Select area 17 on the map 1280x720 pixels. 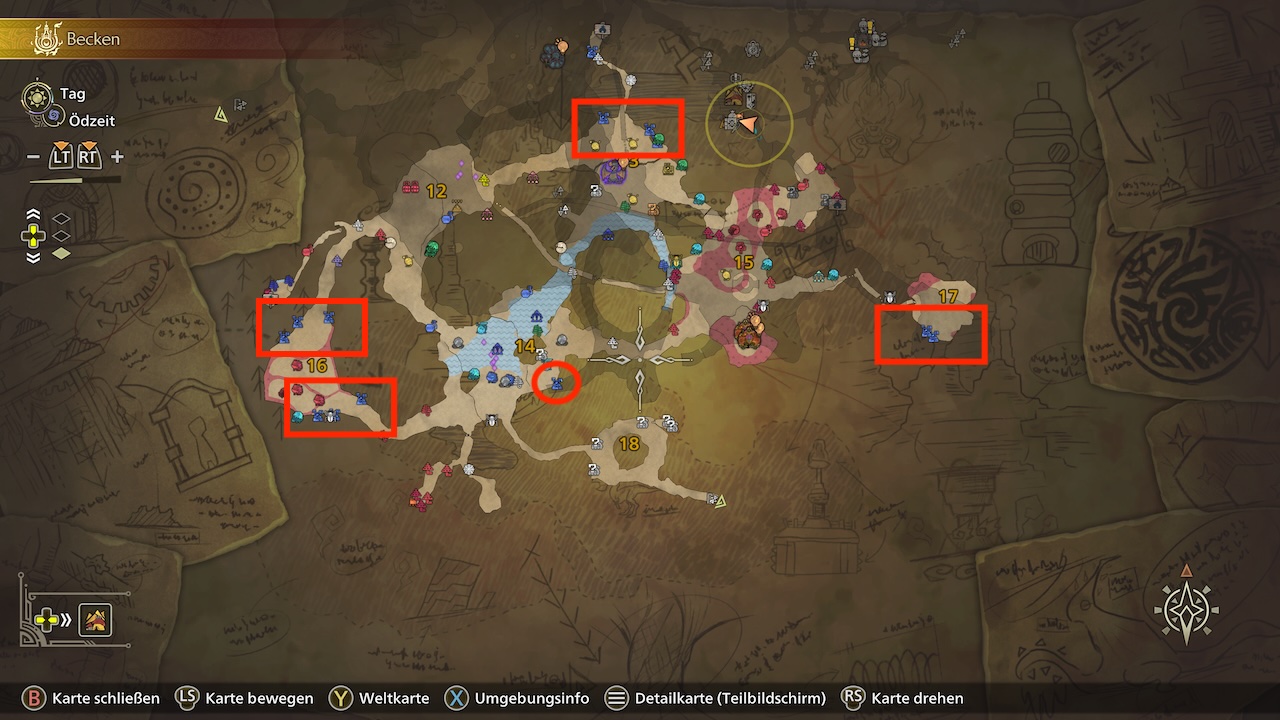948,296
